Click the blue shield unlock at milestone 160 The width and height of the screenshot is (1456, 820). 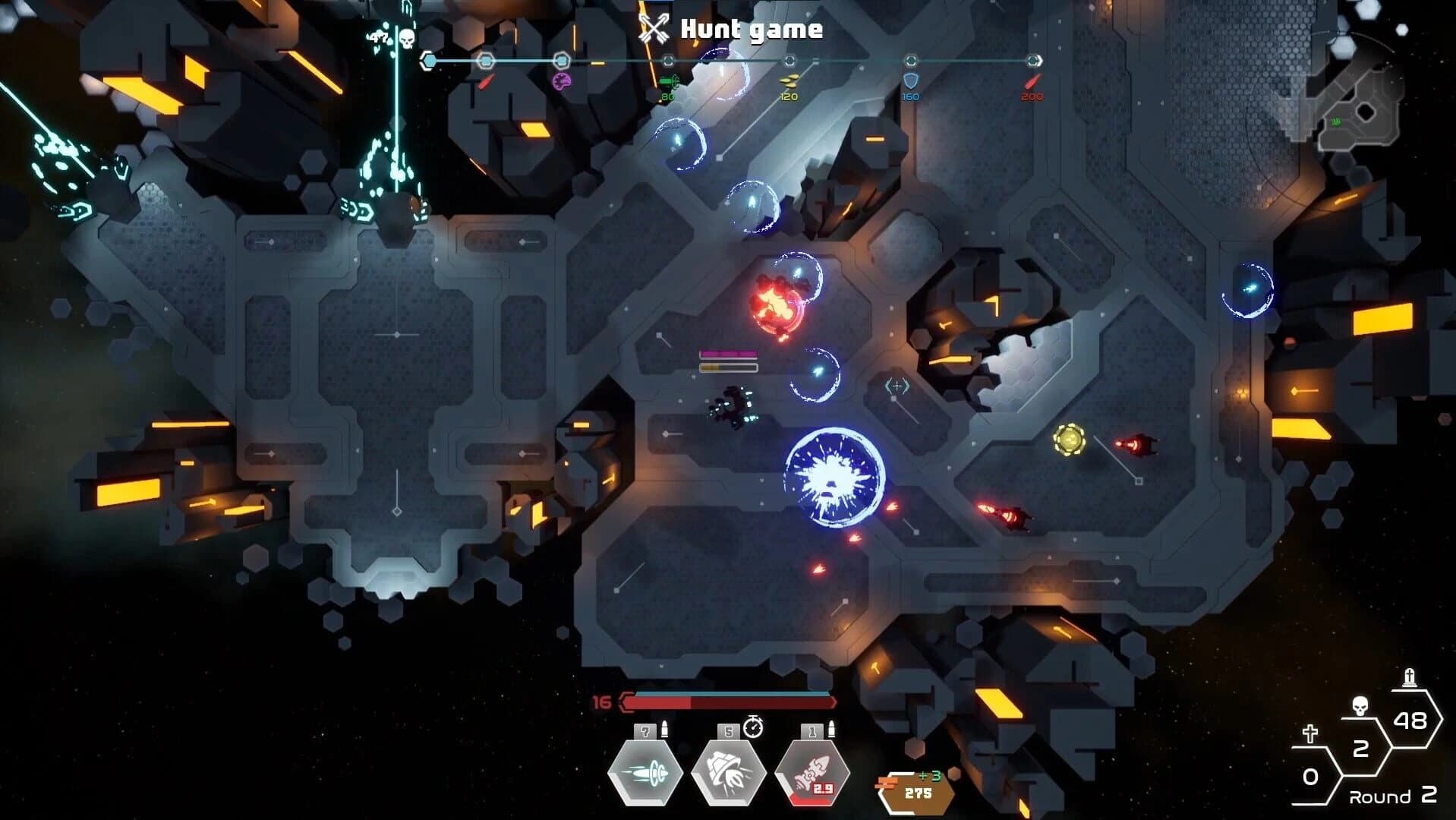click(x=910, y=82)
